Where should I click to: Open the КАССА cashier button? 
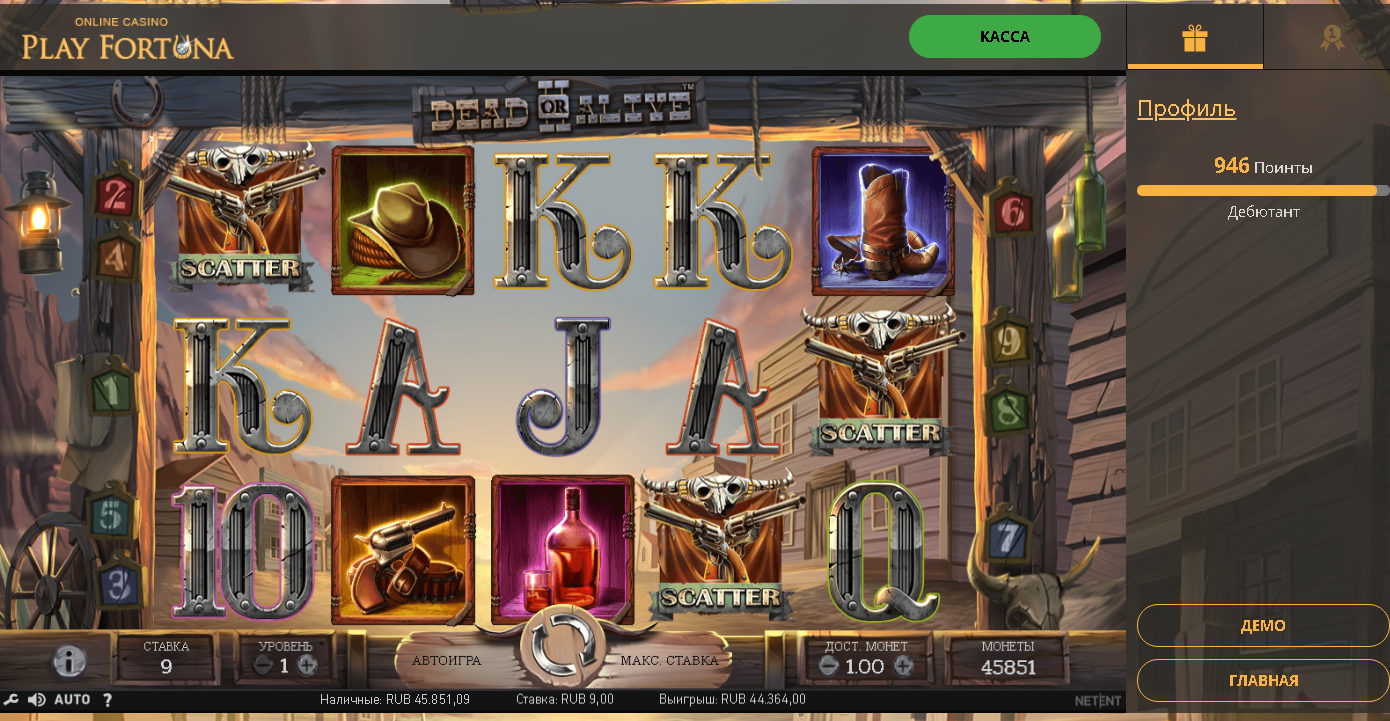click(x=1004, y=36)
